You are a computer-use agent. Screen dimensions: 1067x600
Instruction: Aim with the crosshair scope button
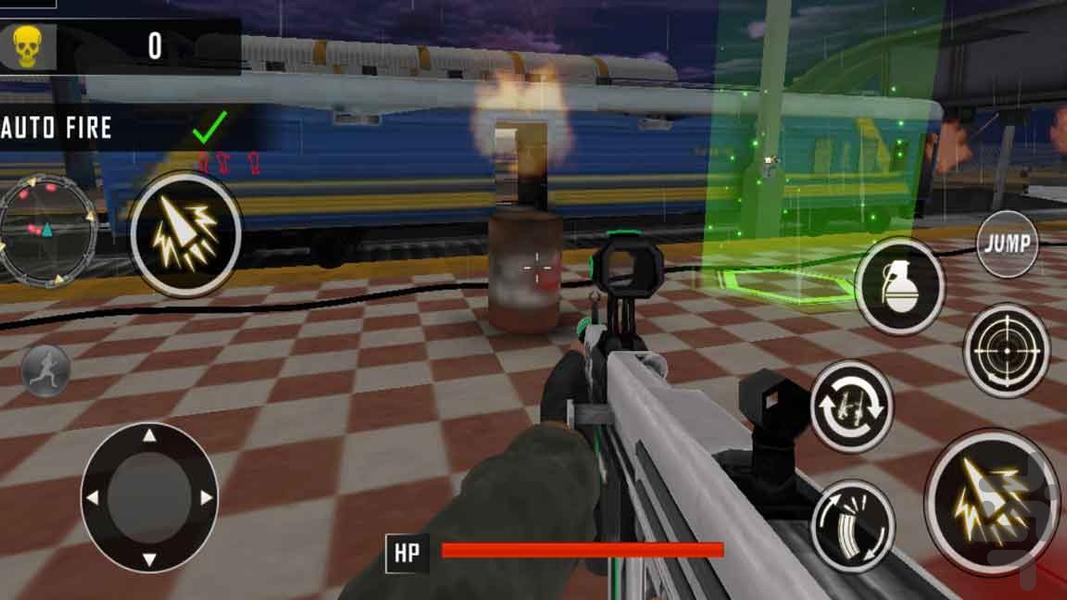click(x=1006, y=351)
